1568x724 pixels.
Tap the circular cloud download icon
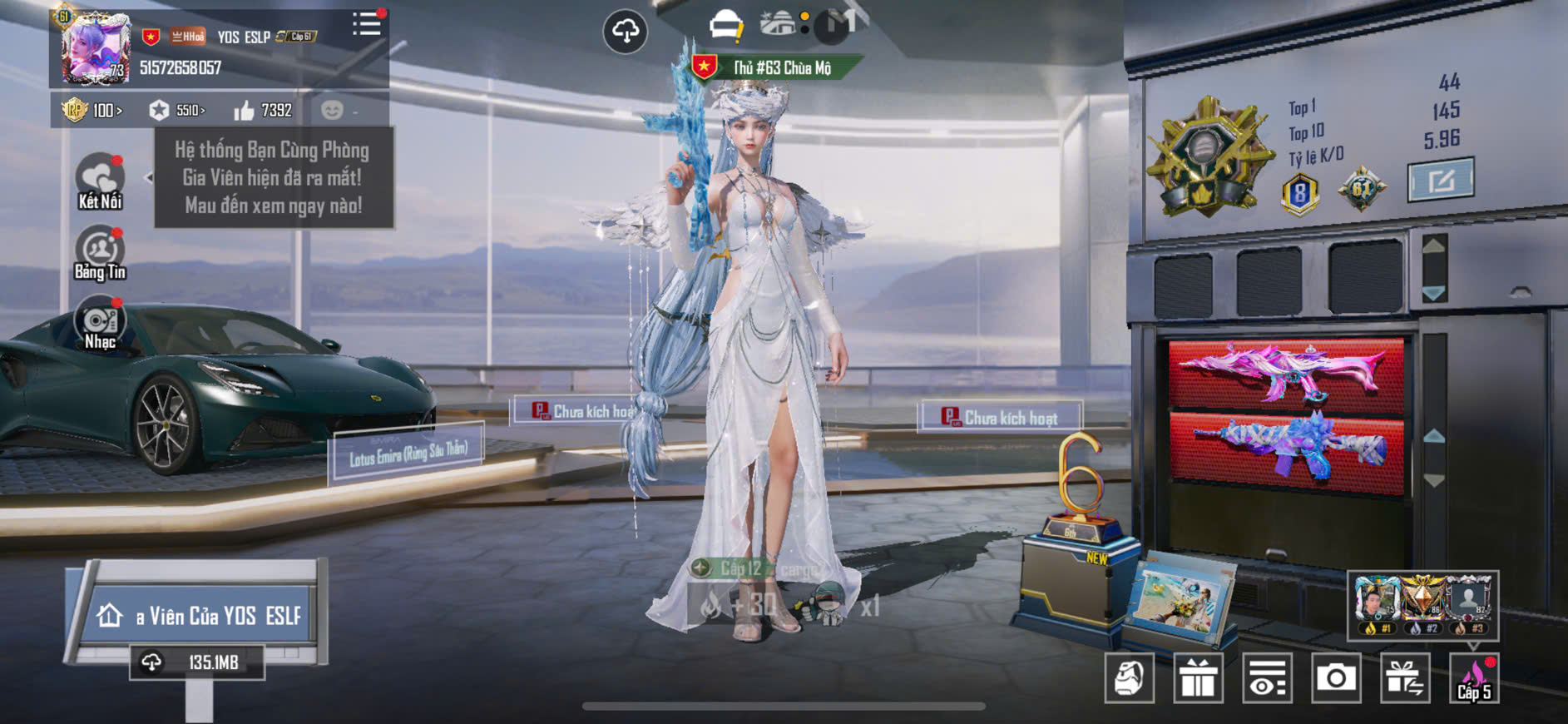tap(625, 32)
